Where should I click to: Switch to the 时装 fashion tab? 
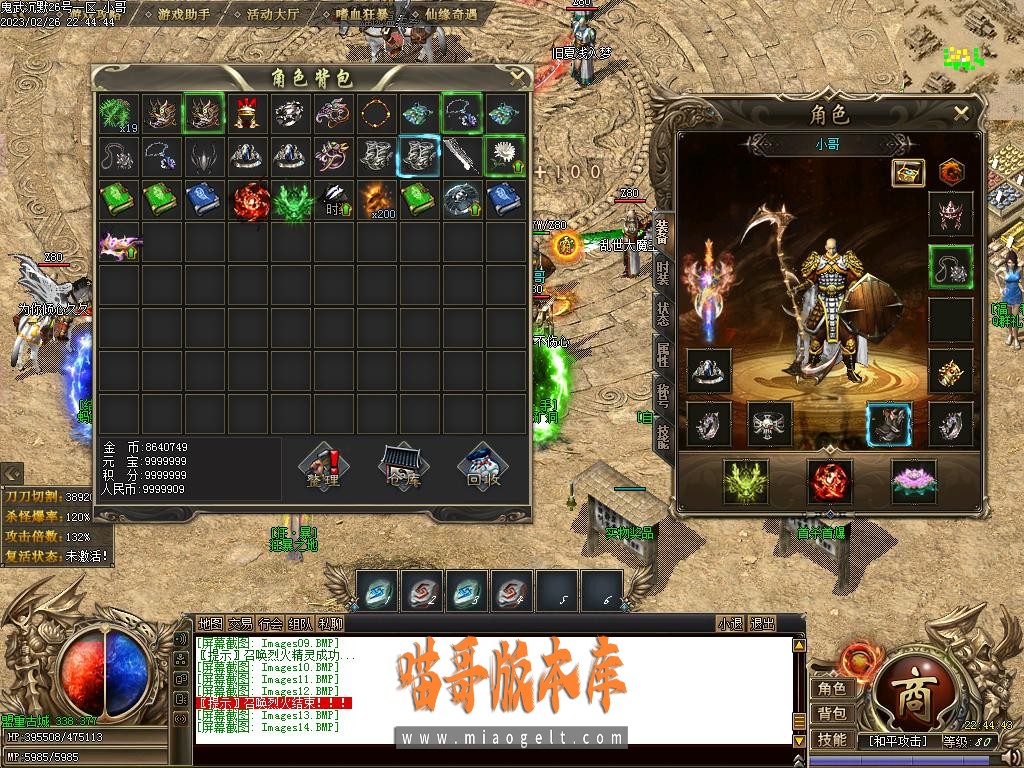[662, 273]
